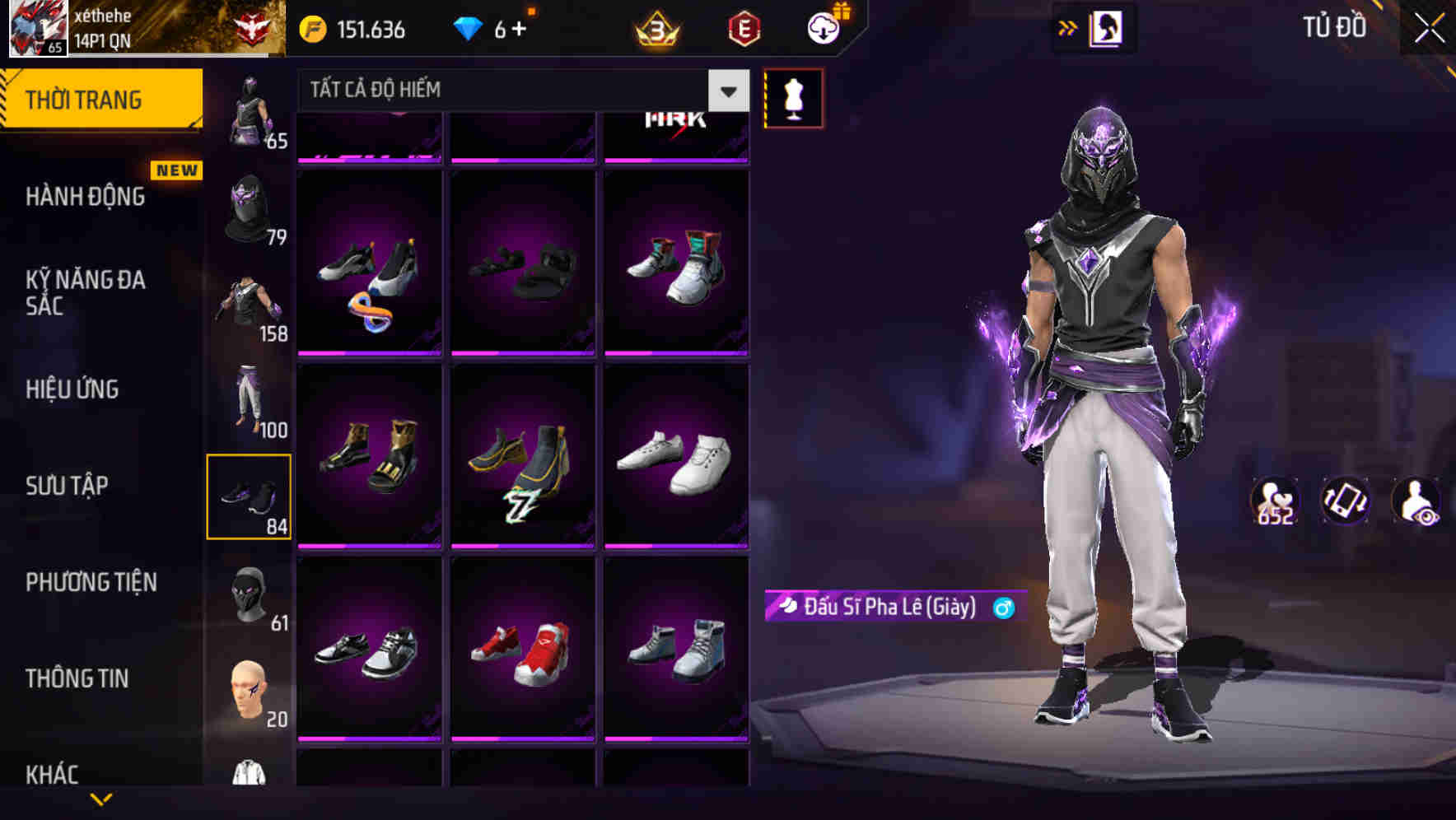Image resolution: width=1456 pixels, height=820 pixels.
Task: Collapse panel using the double-arrow chevron
Action: (x=1068, y=26)
